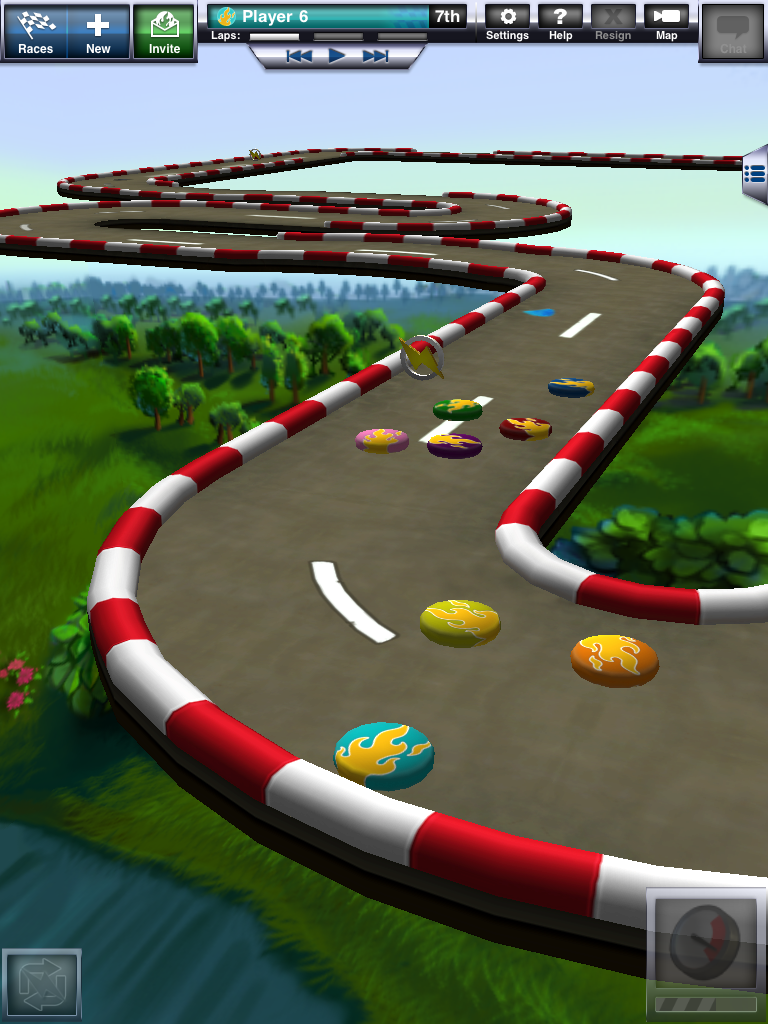
Task: Skip forward to the latest turn
Action: (x=376, y=56)
